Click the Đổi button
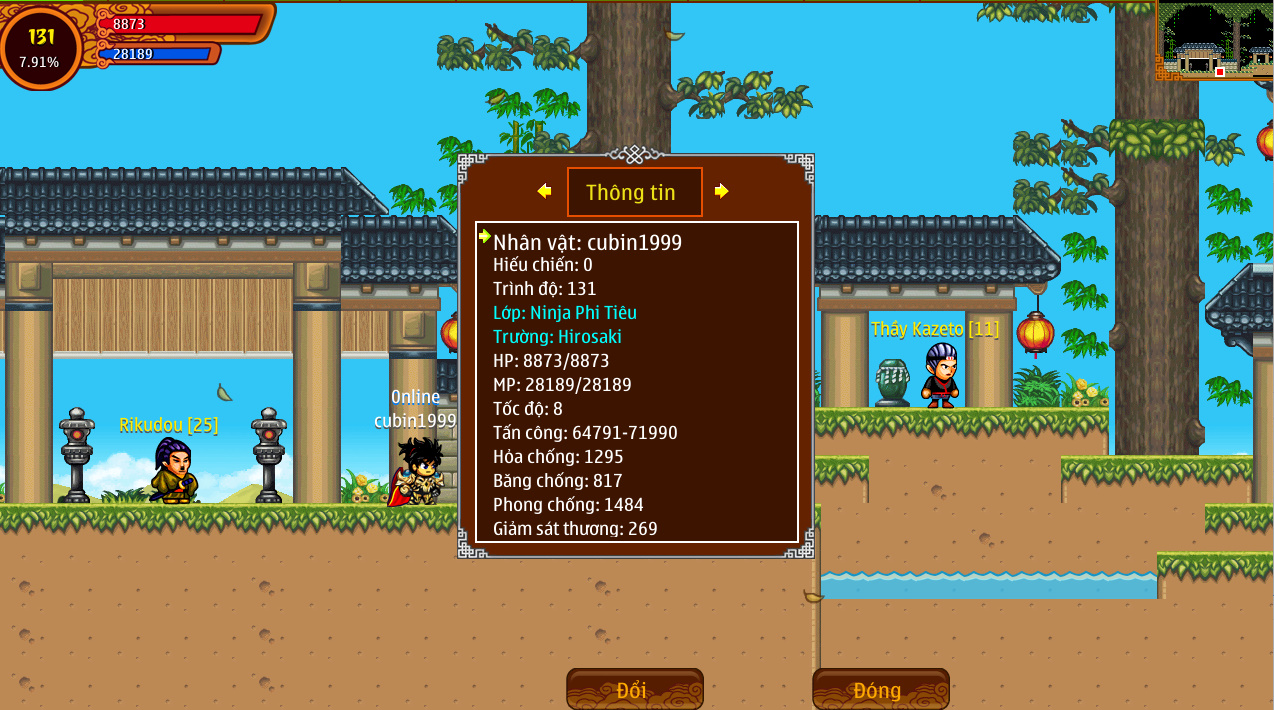The image size is (1274, 710). [634, 689]
